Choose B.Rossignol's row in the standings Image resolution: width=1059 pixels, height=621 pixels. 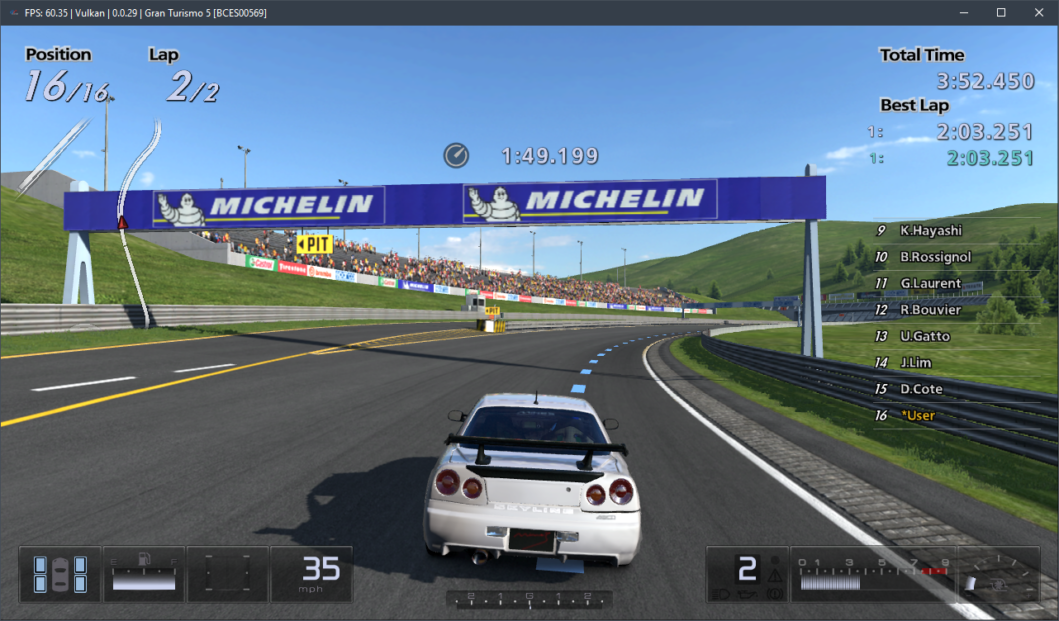coord(929,257)
